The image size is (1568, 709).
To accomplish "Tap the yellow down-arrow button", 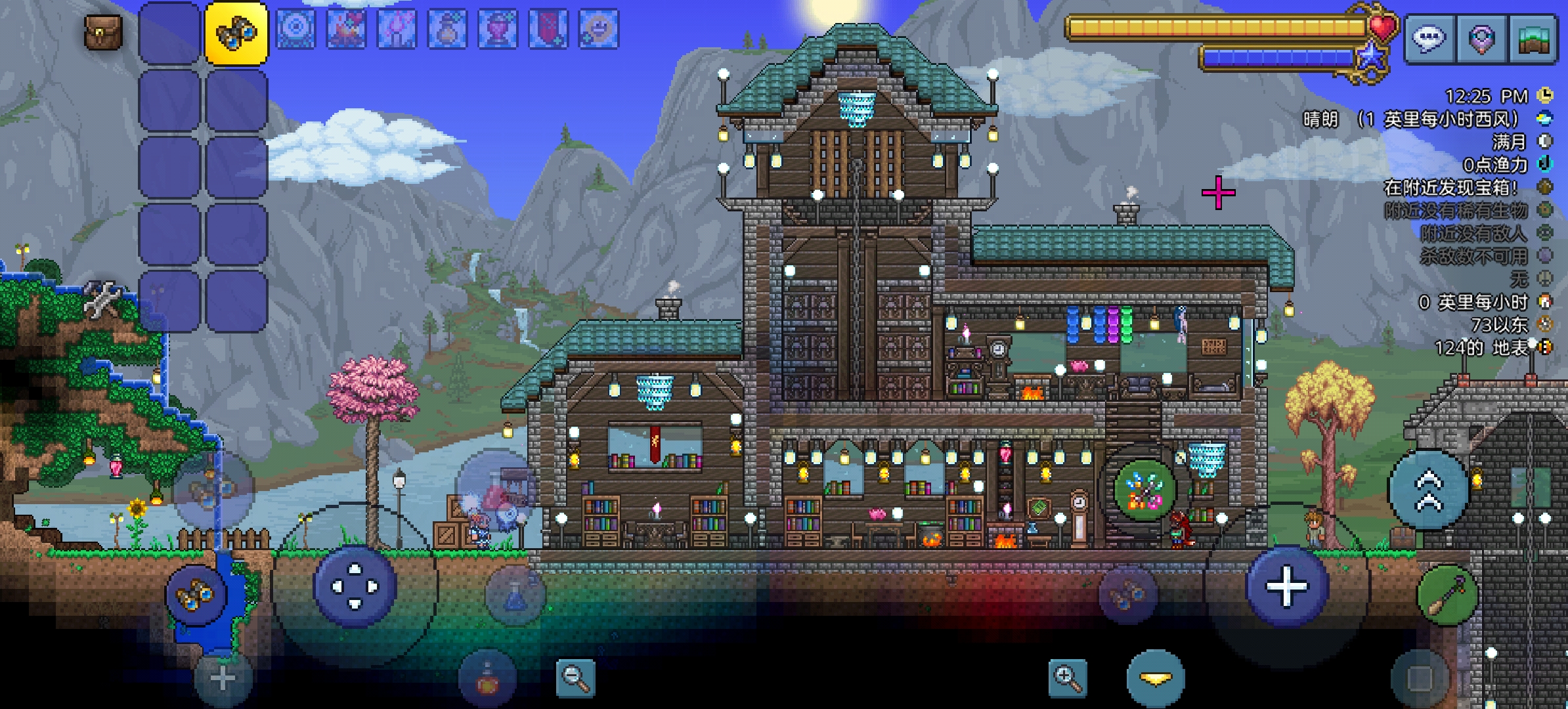I will tap(1156, 679).
